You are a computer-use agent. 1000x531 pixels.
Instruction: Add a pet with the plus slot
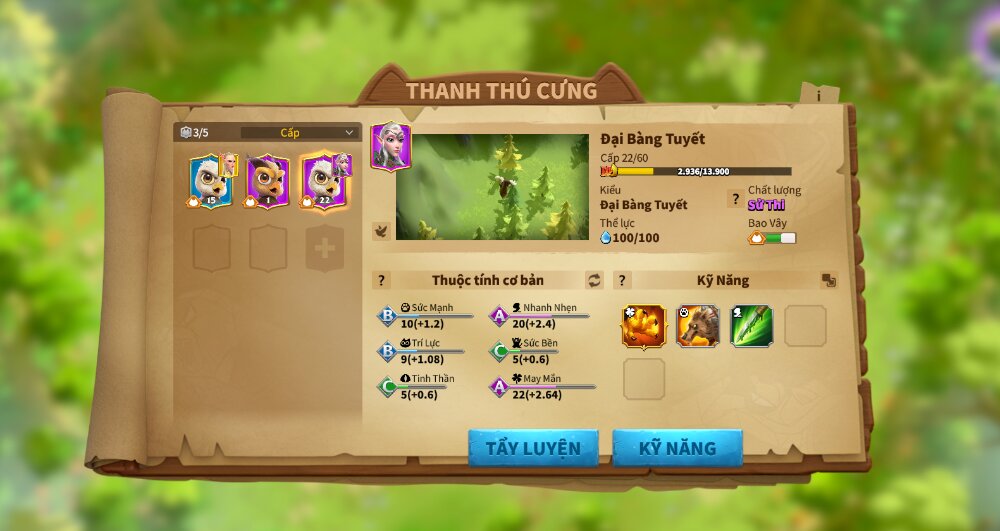click(x=324, y=249)
